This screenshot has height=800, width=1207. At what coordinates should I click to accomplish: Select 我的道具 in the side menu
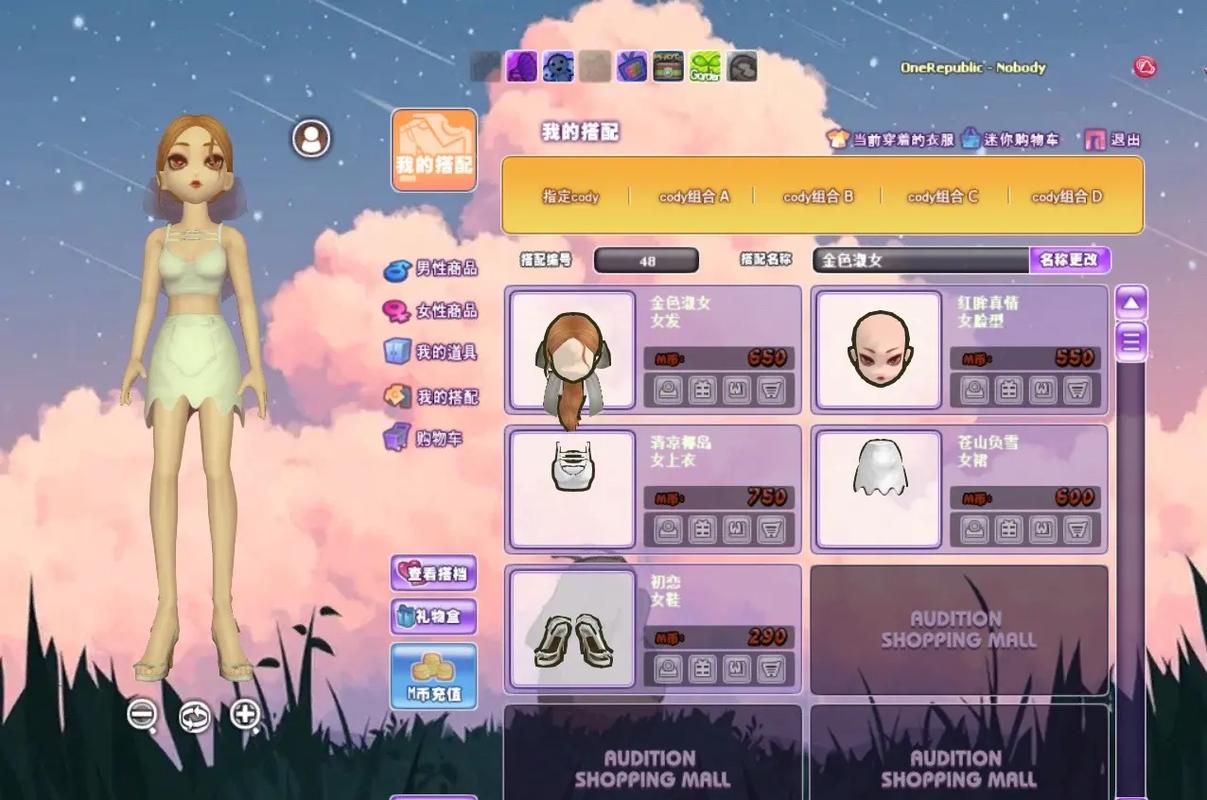(x=432, y=352)
